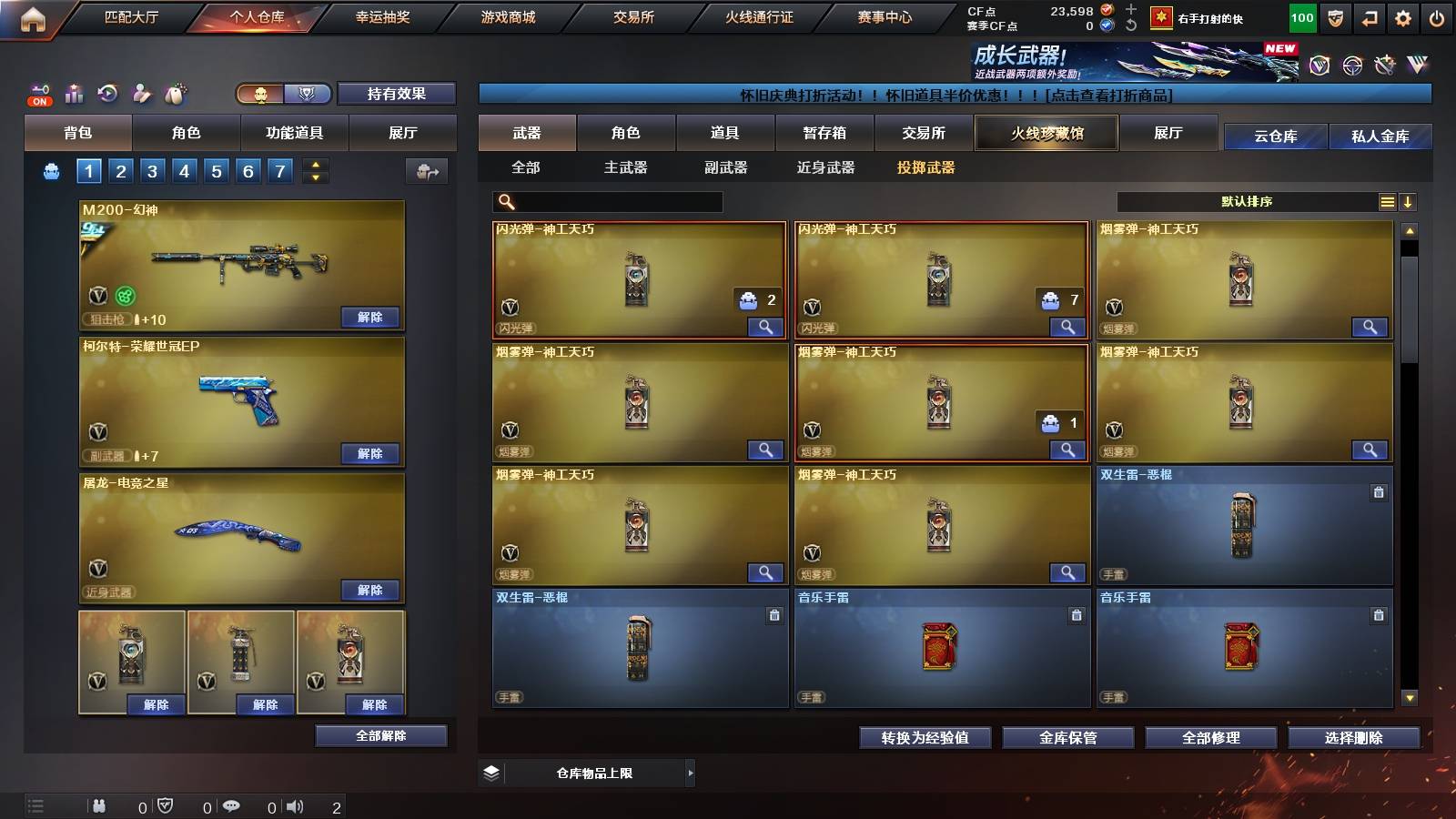Image resolution: width=1456 pixels, height=819 pixels.
Task: Click the up arrow stepper beside backpack numbers
Action: pyautogui.click(x=314, y=165)
